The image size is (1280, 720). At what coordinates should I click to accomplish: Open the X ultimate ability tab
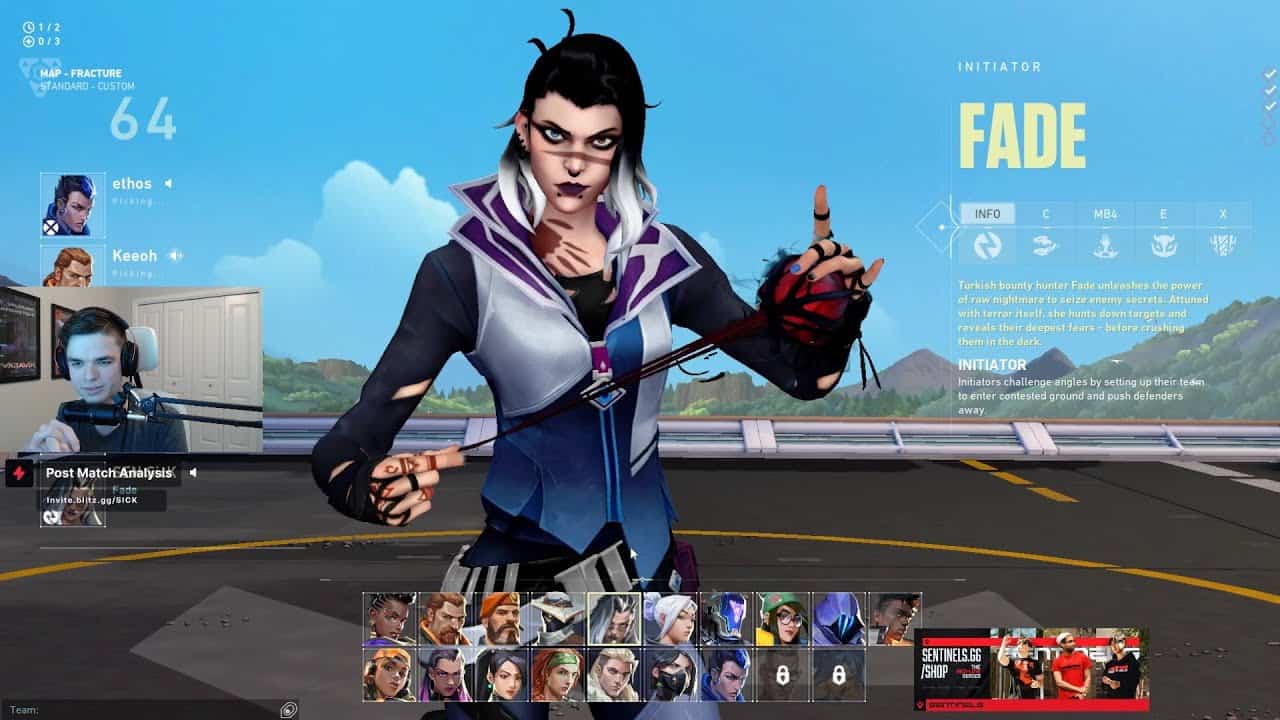[x=1223, y=214]
